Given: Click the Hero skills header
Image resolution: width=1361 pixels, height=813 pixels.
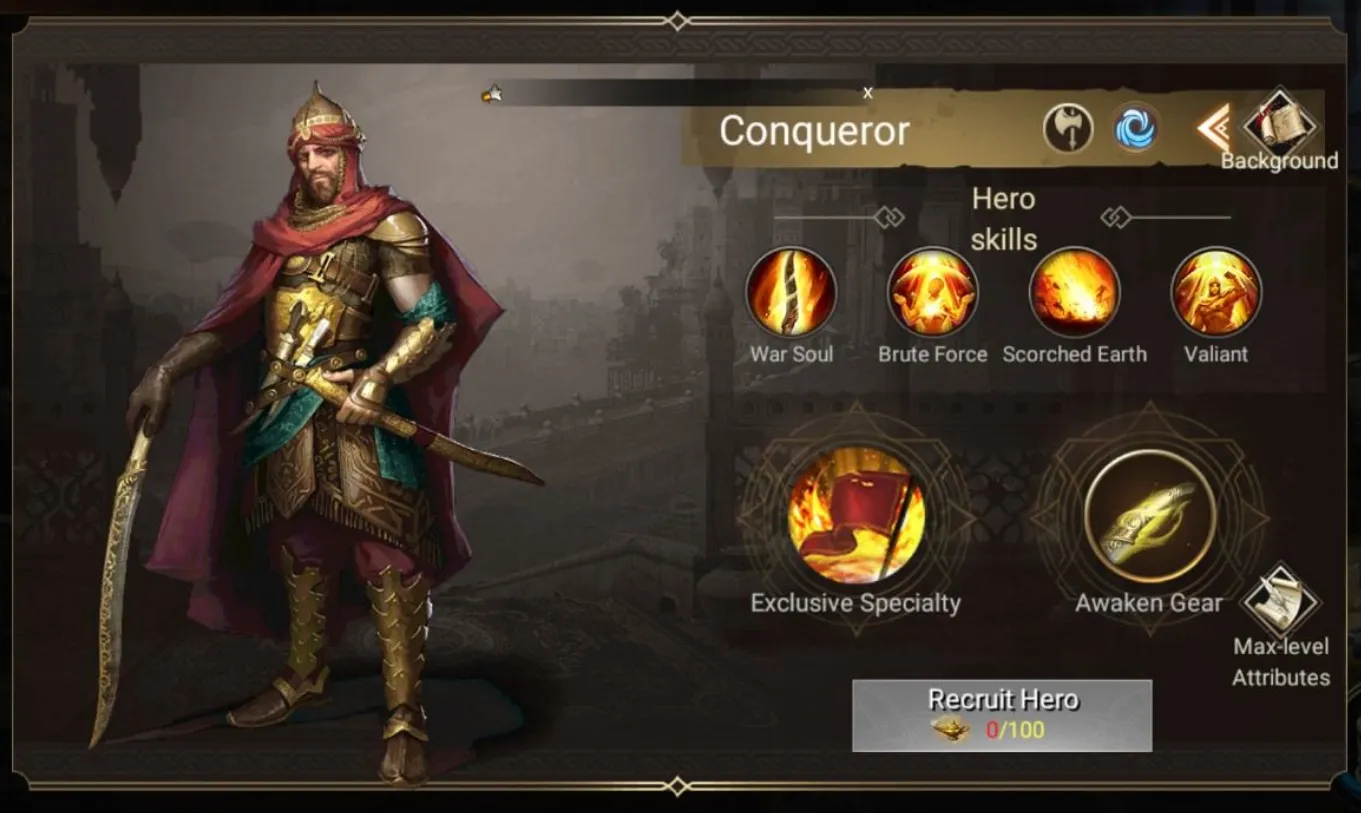Looking at the screenshot, I should (1002, 219).
